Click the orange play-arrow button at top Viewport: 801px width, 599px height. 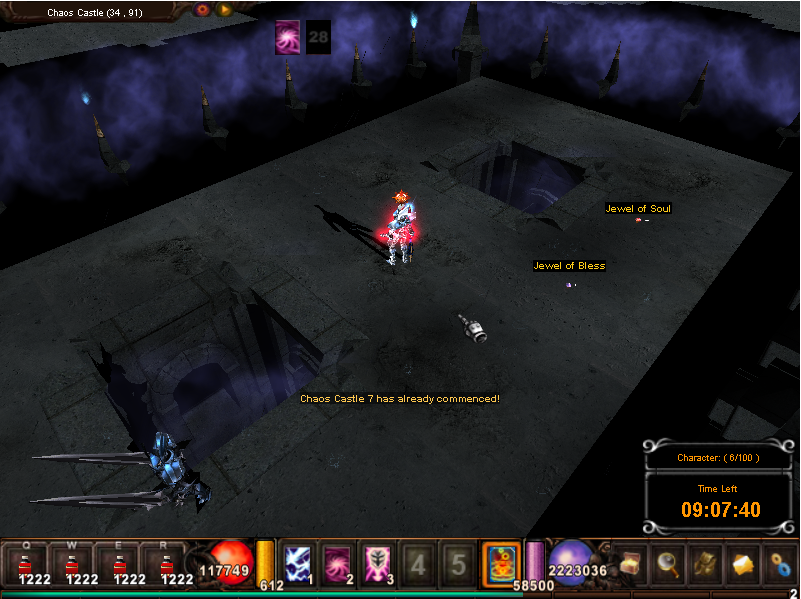click(x=225, y=10)
